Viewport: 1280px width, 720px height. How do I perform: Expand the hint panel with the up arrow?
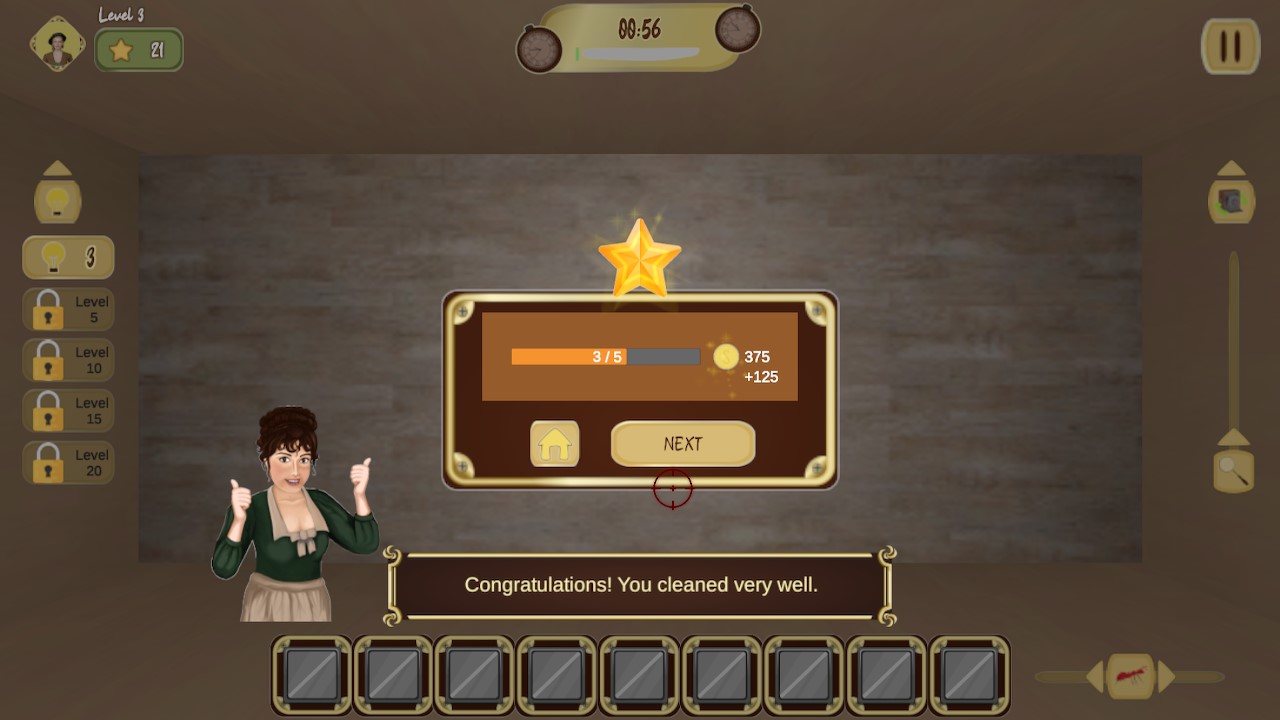pyautogui.click(x=57, y=167)
